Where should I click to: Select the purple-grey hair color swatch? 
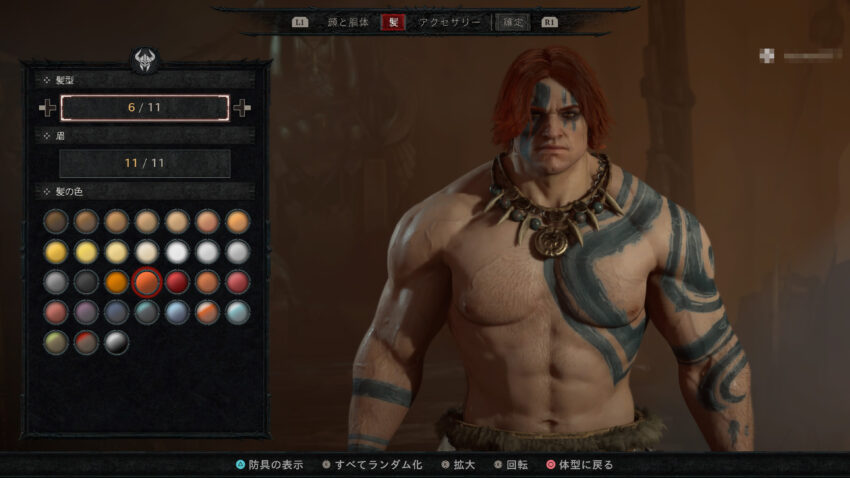87,312
